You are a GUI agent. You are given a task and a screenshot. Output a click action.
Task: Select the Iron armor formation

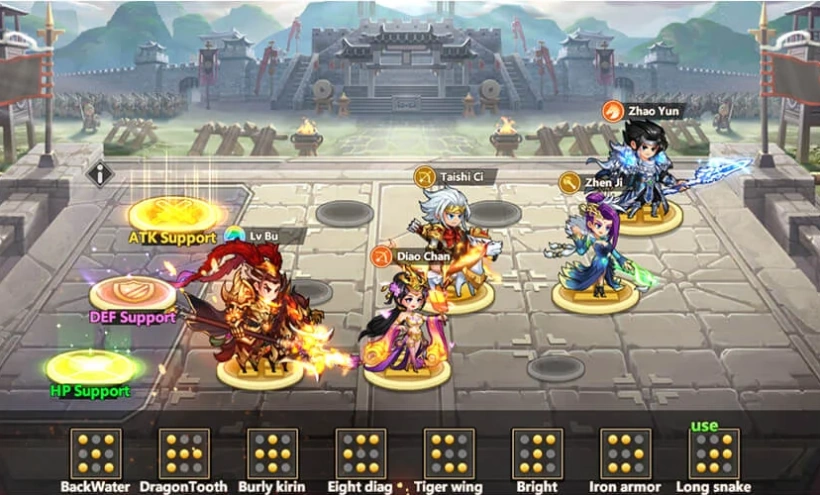tap(626, 454)
